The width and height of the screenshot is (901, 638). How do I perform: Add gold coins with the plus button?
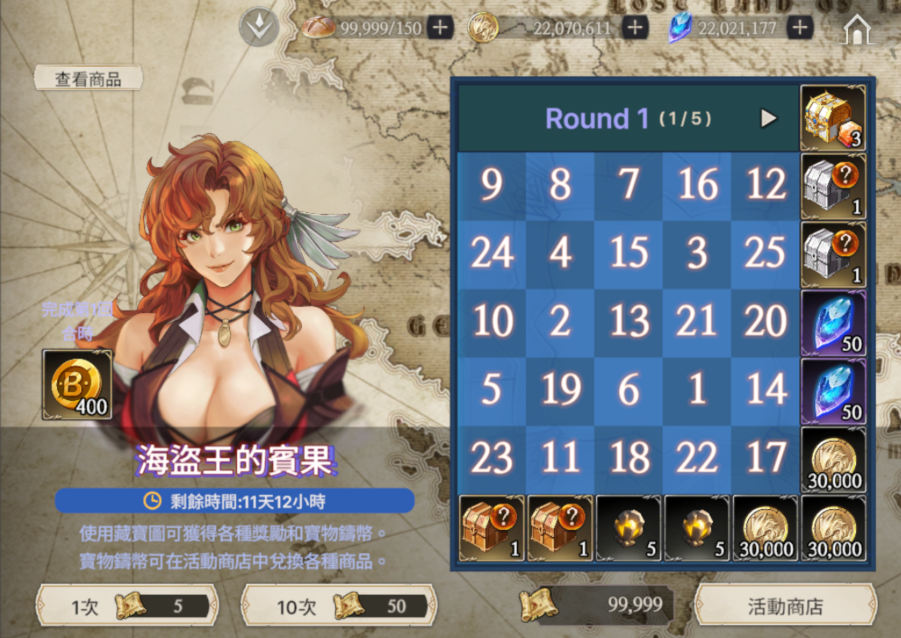click(x=634, y=28)
